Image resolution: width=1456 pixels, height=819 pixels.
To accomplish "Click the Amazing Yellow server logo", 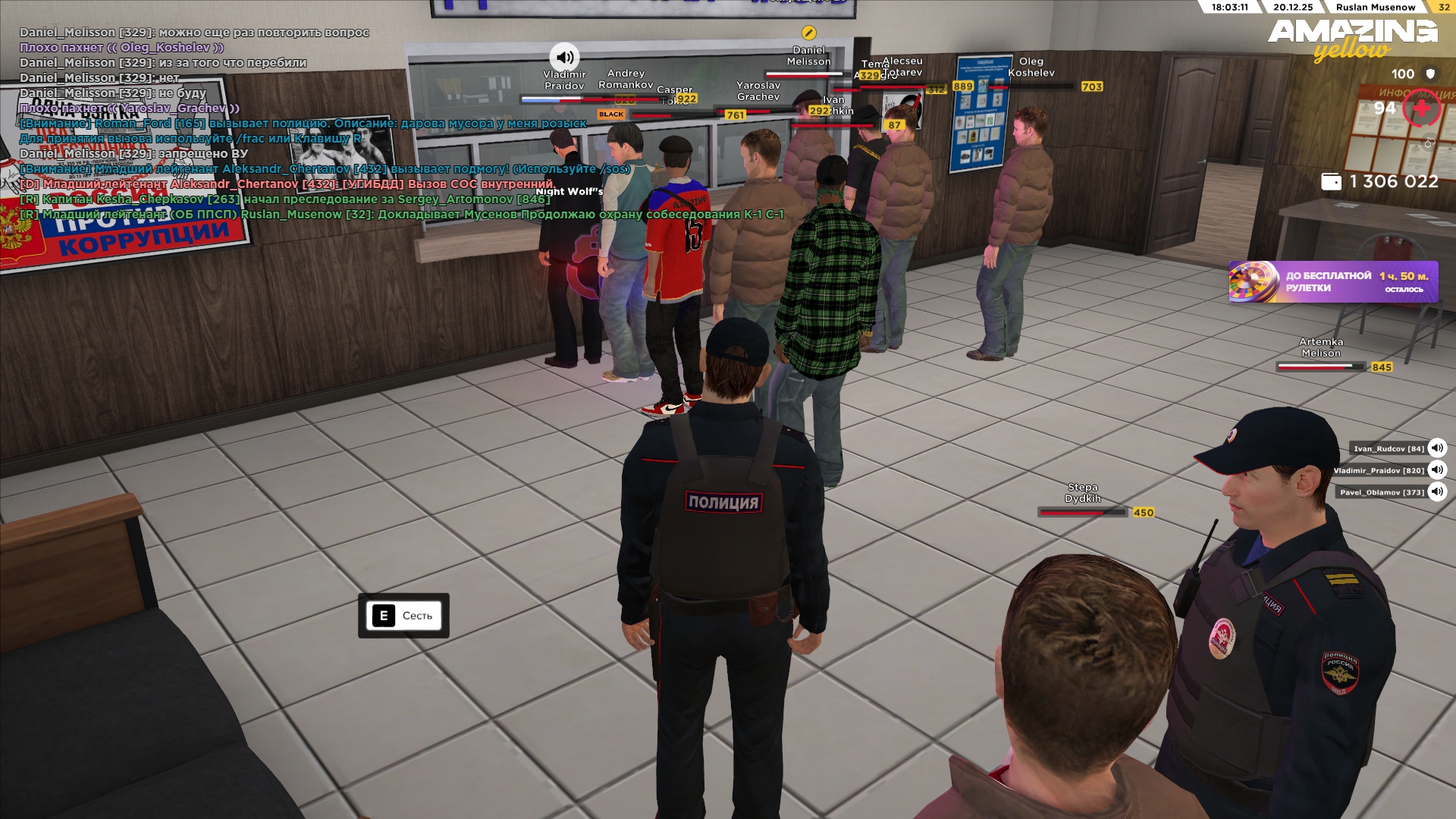I will tap(1352, 38).
